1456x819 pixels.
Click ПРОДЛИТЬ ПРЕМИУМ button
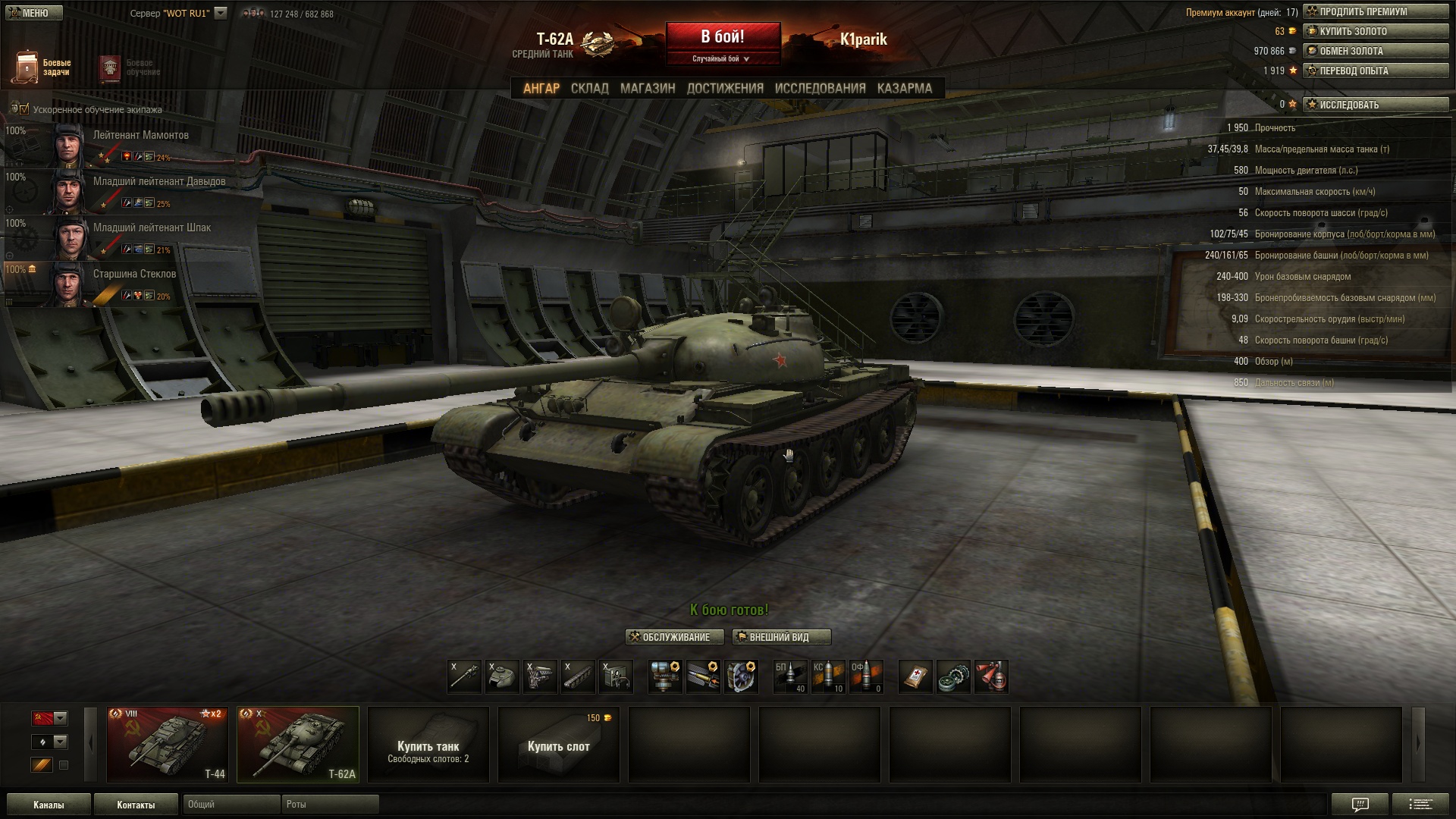click(1376, 11)
